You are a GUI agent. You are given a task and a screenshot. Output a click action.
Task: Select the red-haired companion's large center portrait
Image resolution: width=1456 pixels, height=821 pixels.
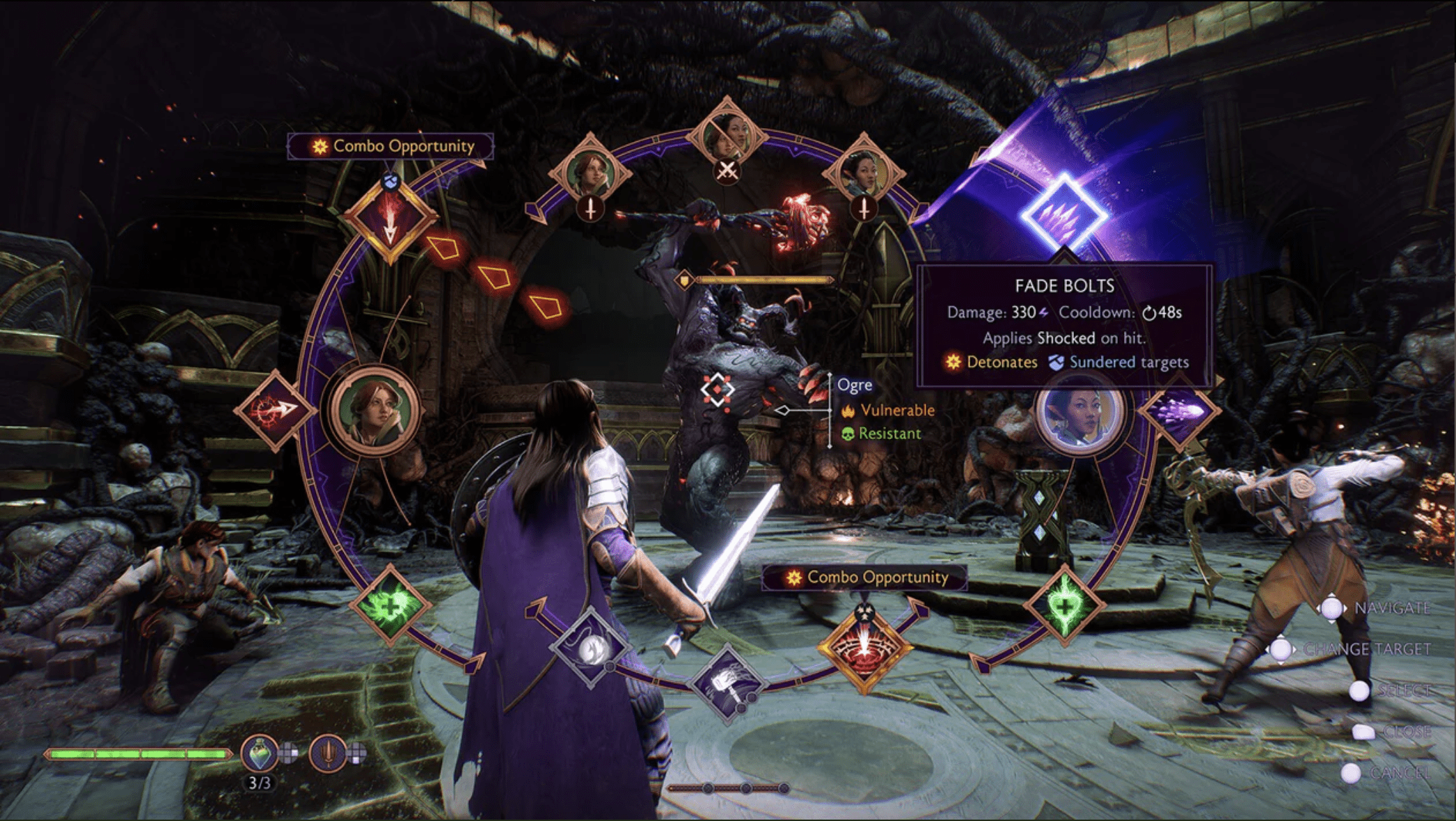375,411
